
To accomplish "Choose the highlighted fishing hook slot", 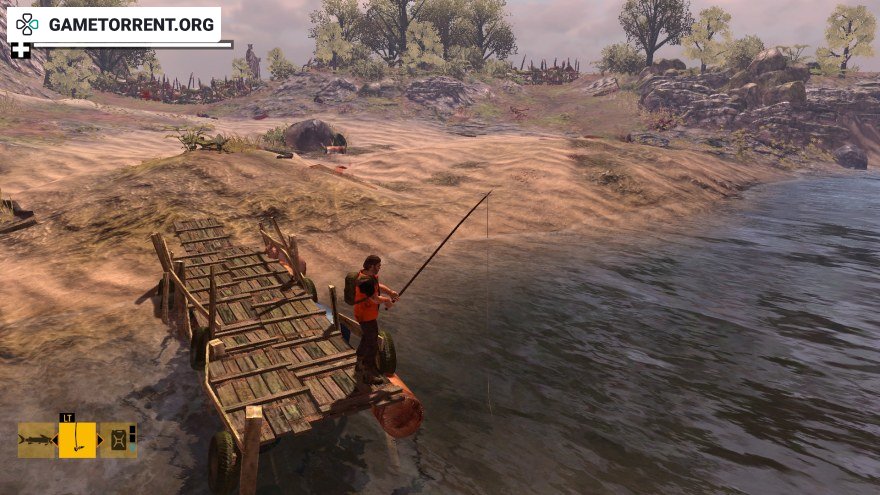I will 77,440.
